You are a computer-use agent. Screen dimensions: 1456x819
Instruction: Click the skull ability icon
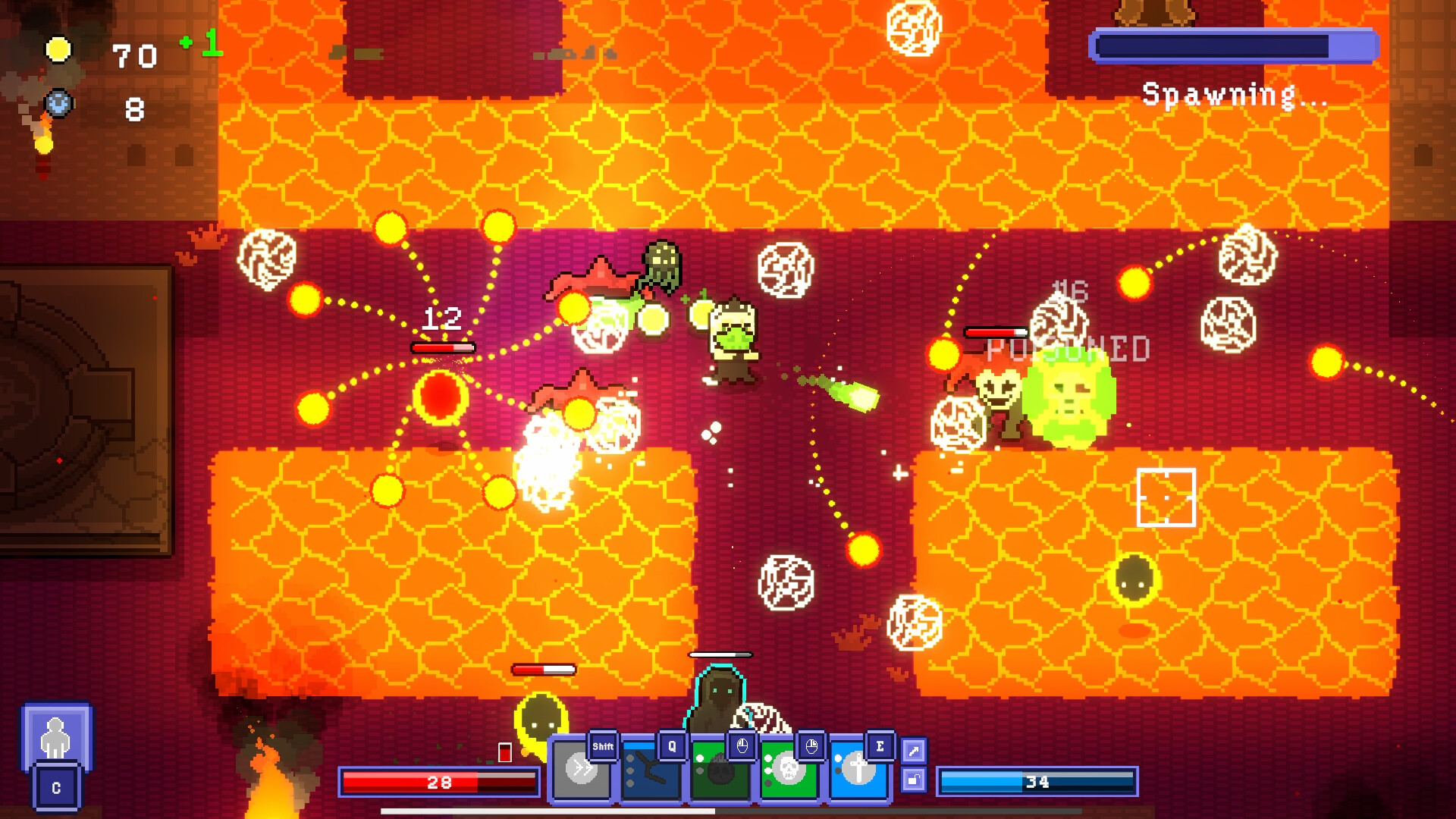coord(791,771)
